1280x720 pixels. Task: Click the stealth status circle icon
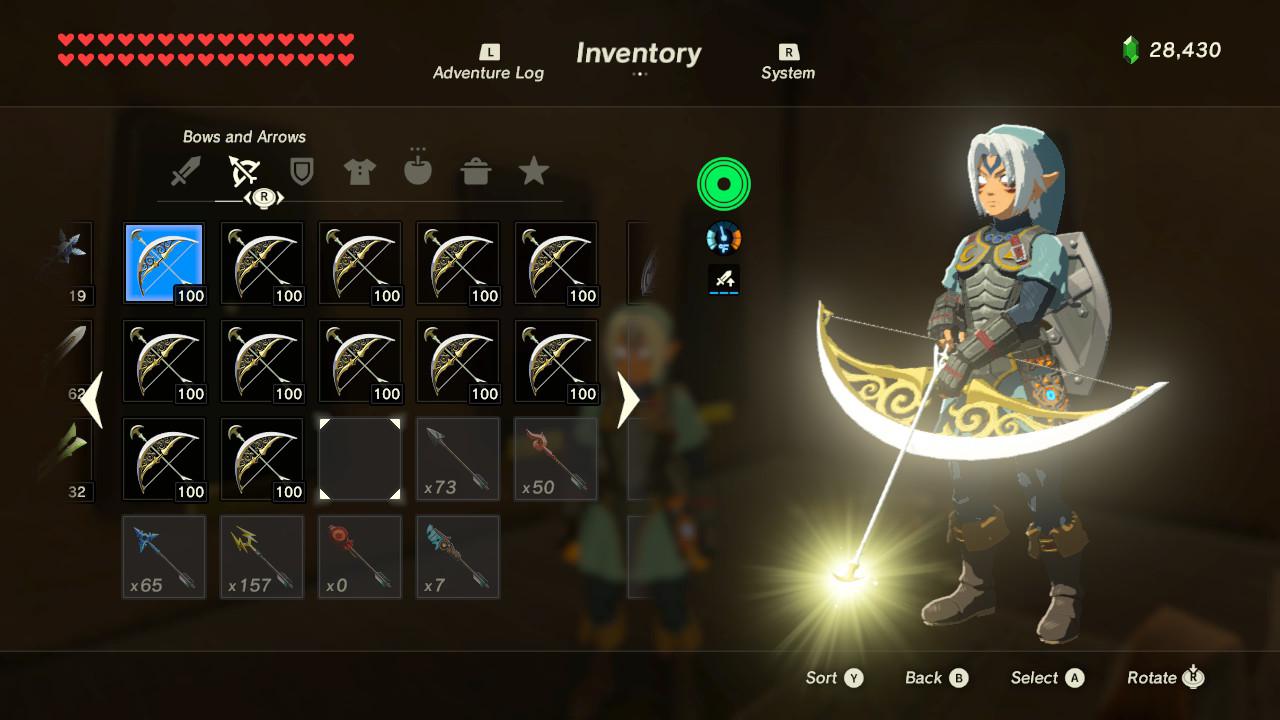(723, 183)
